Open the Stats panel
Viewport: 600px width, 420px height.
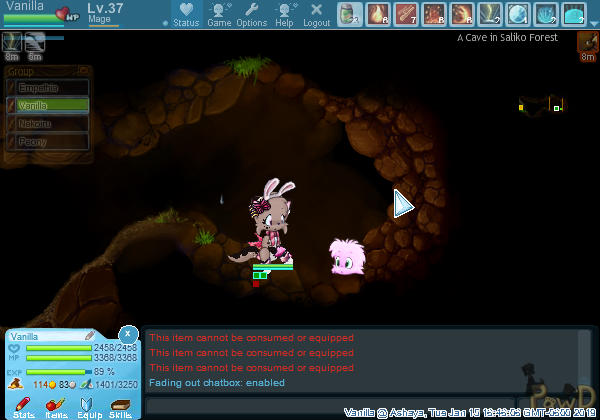click(24, 406)
